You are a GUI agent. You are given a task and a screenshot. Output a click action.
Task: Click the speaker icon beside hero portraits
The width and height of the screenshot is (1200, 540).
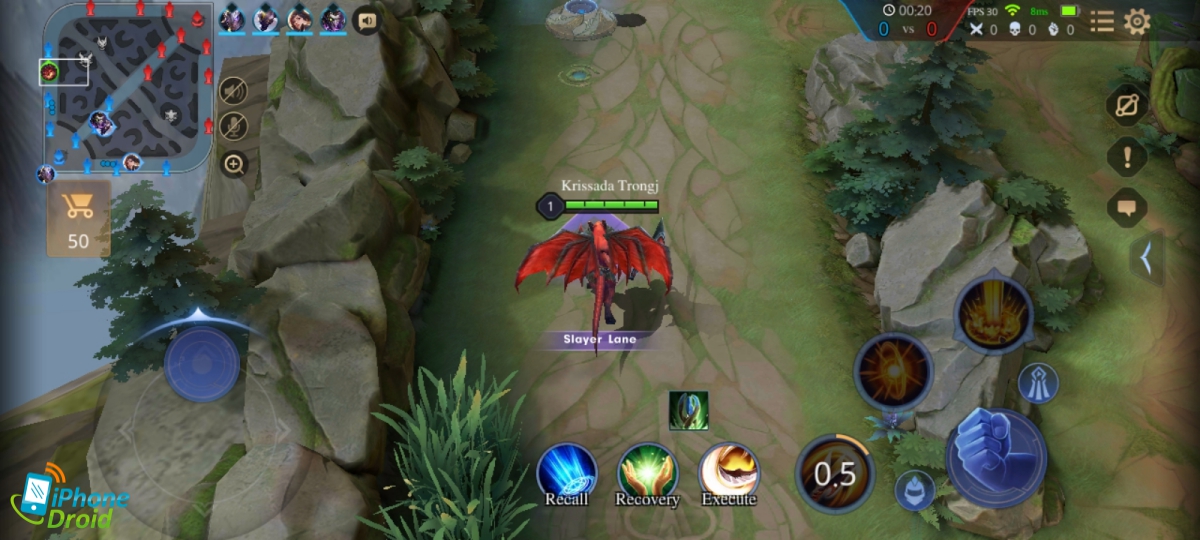click(x=366, y=19)
